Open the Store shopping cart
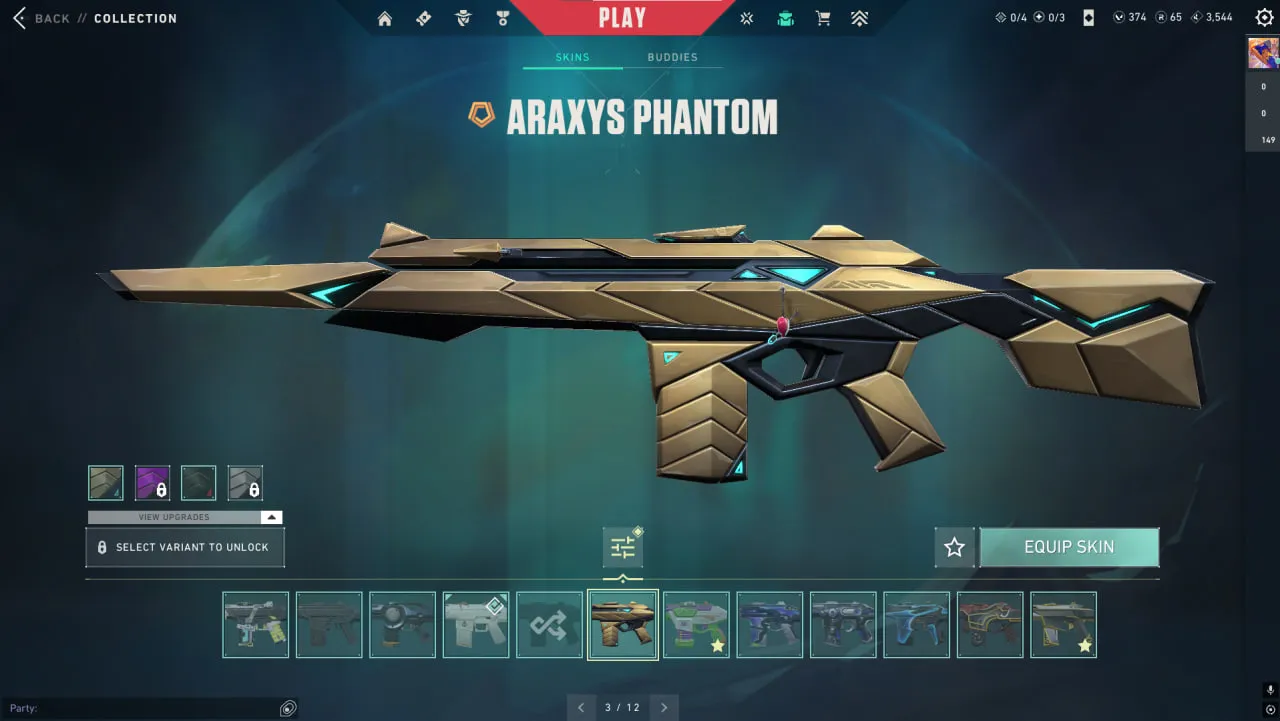Viewport: 1280px width, 721px height. pyautogui.click(x=823, y=17)
